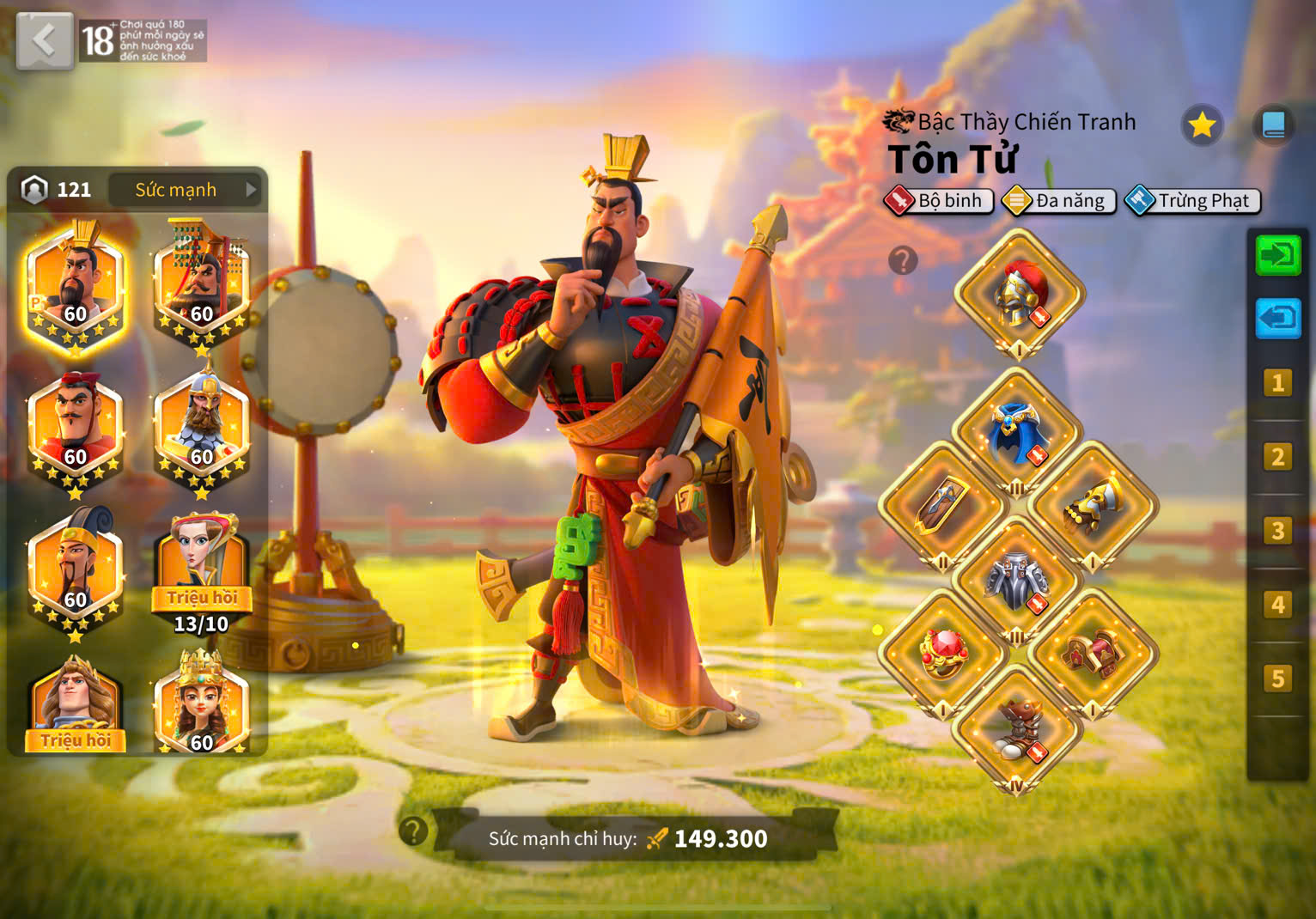
Task: Select the red gem ring slot
Action: pyautogui.click(x=943, y=654)
